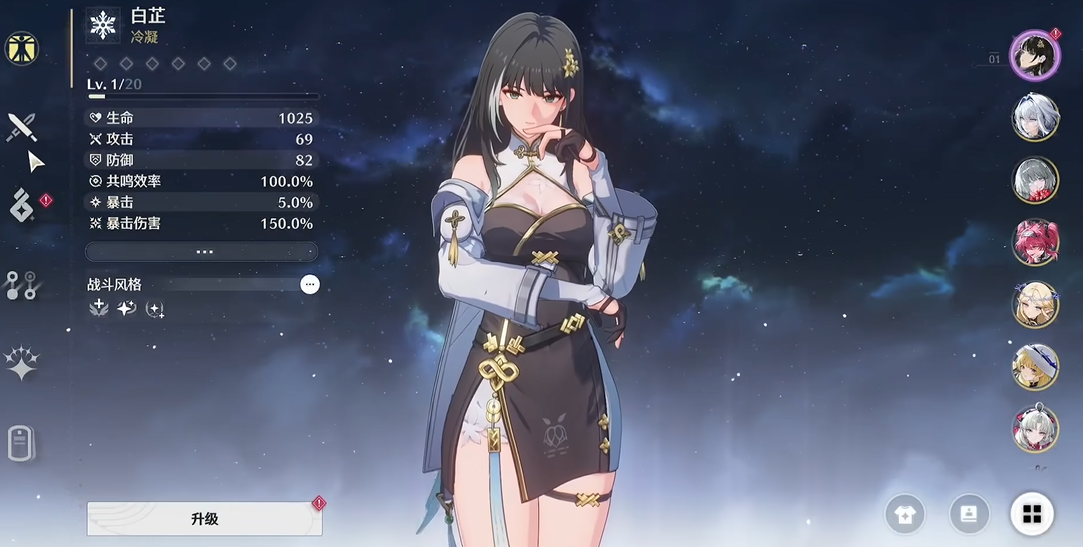Switch to the four-point star tab
Image resolution: width=1083 pixels, height=547 pixels.
pos(21,364)
